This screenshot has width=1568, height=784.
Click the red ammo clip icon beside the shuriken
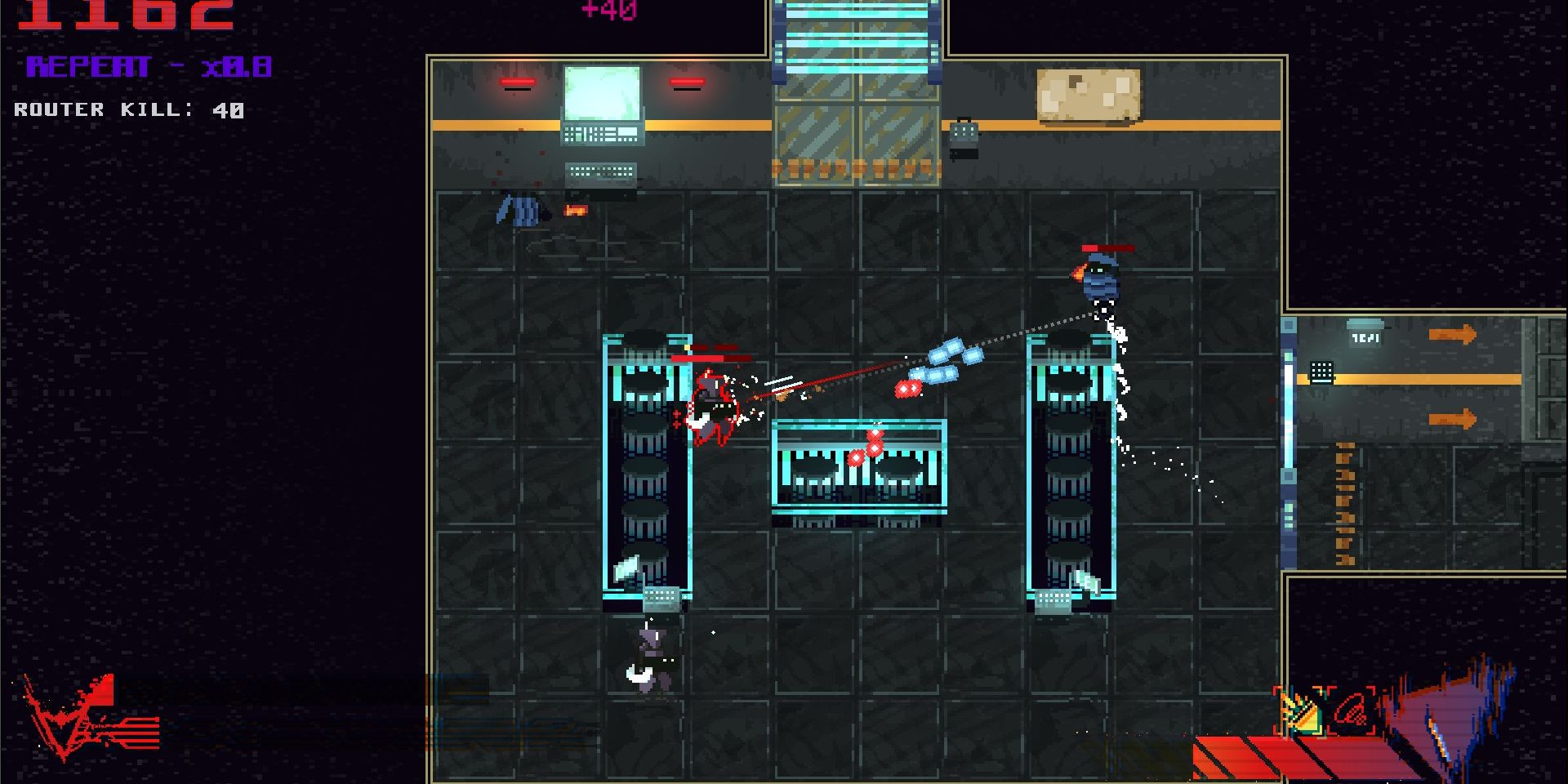[1352, 709]
